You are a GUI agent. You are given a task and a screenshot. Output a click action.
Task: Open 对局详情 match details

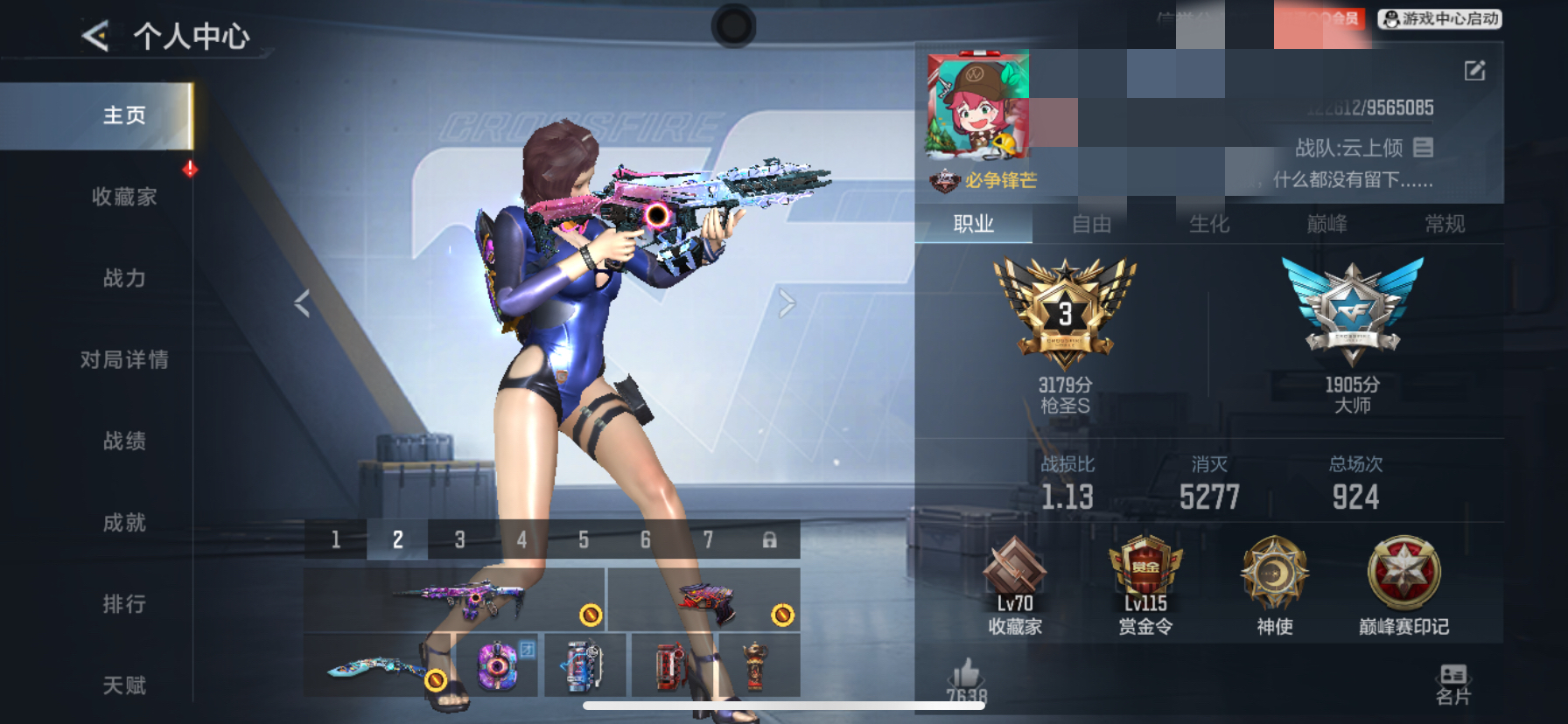[124, 359]
